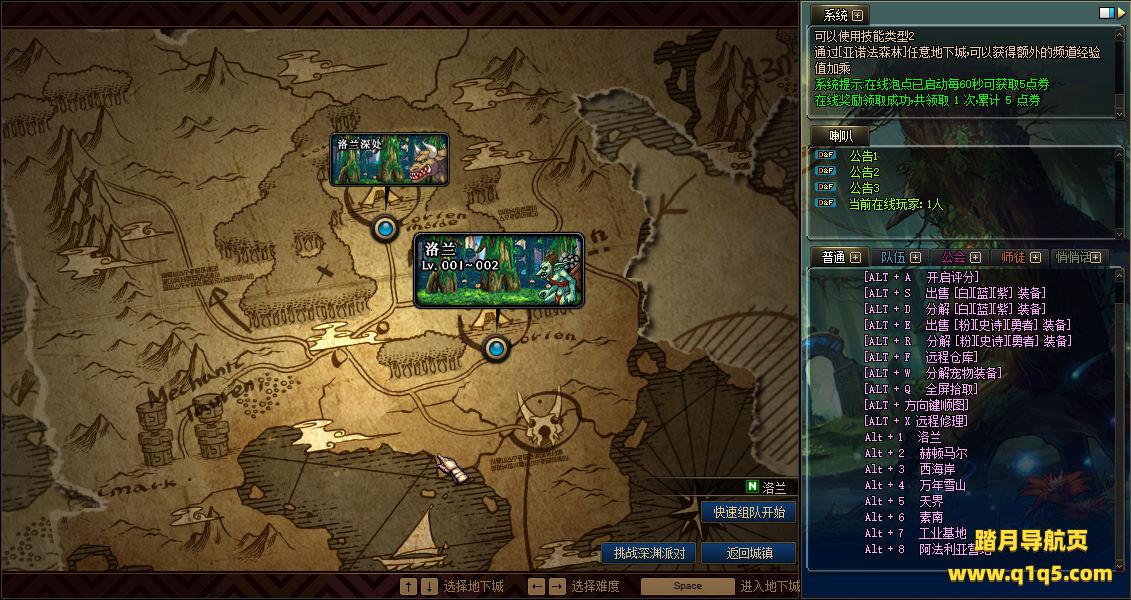Click the blue map node for 洛兰
This screenshot has height=600, width=1131.
[x=496, y=348]
